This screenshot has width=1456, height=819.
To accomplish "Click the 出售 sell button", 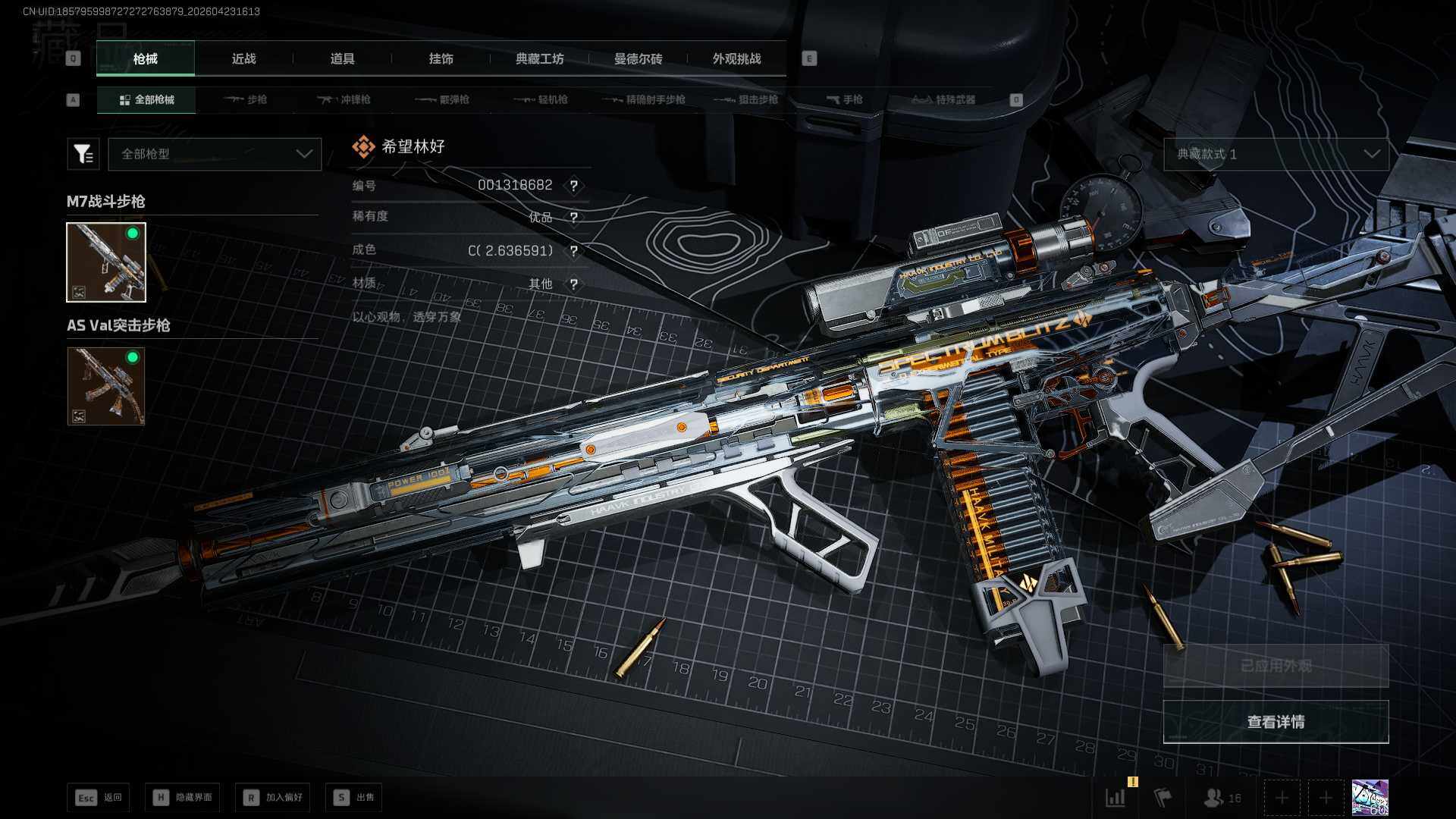I will (x=354, y=798).
